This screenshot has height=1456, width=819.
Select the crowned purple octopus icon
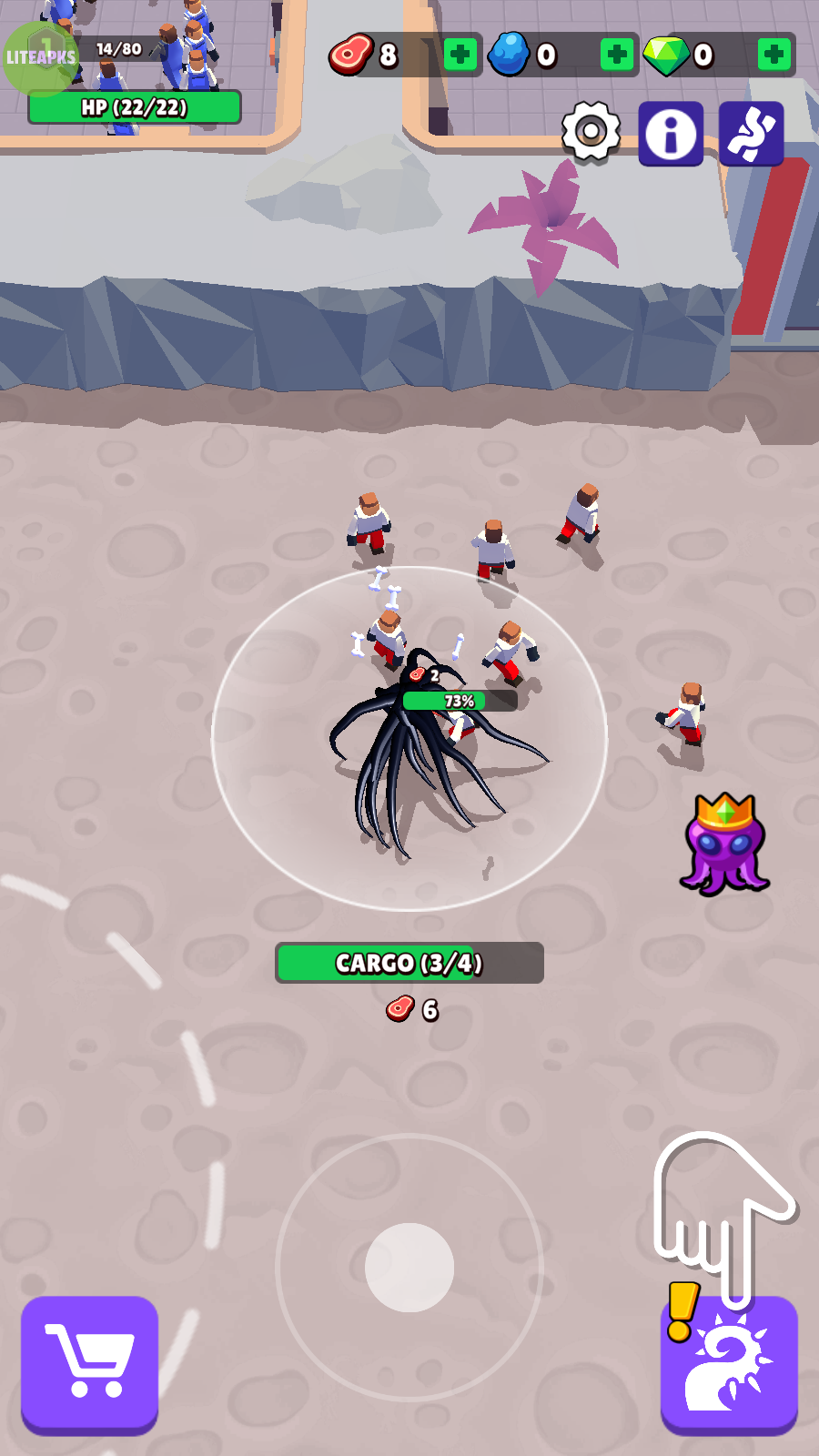(x=724, y=844)
